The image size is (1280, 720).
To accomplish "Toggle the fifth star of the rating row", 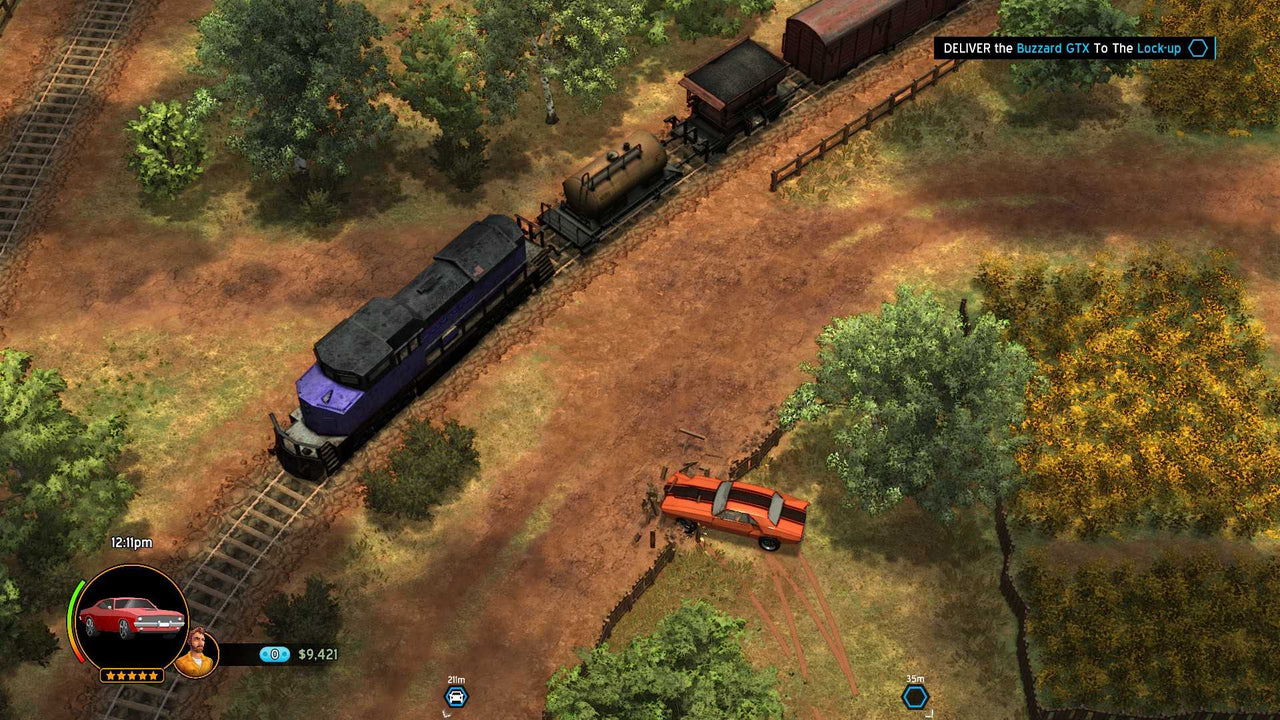I will (155, 674).
